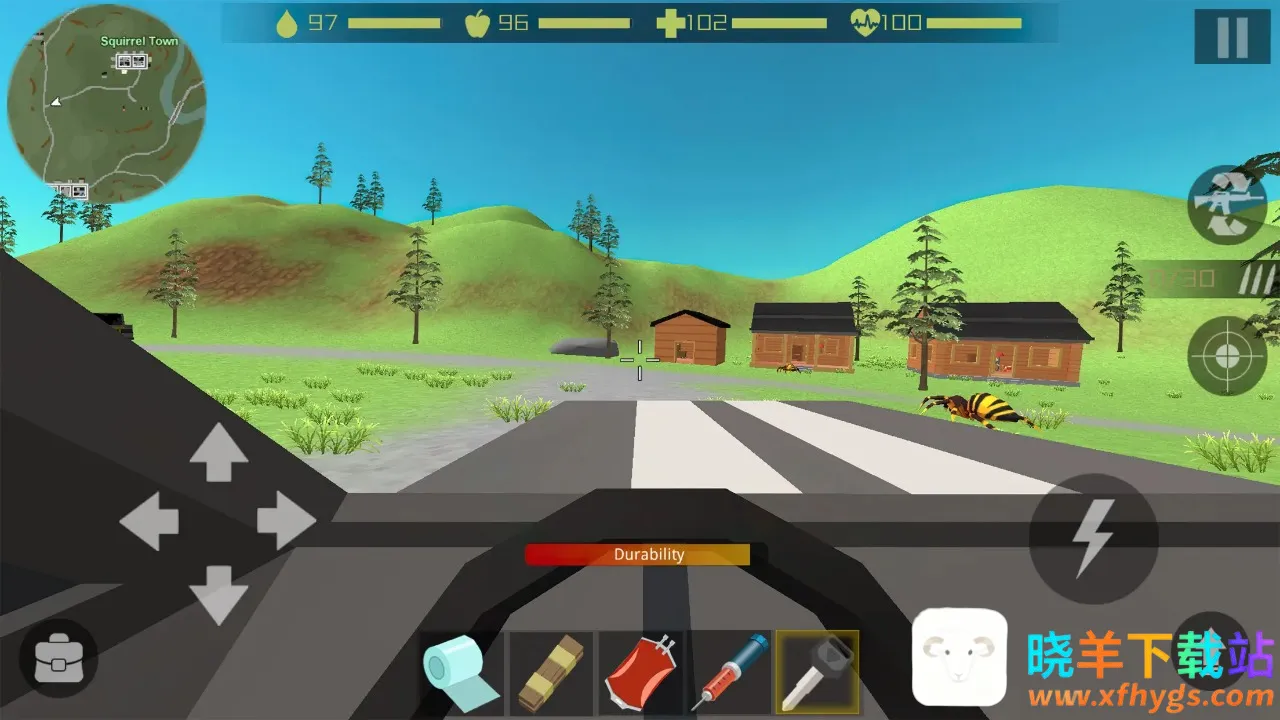Select the toilet paper roll slot
The image size is (1280, 720).
(461, 673)
